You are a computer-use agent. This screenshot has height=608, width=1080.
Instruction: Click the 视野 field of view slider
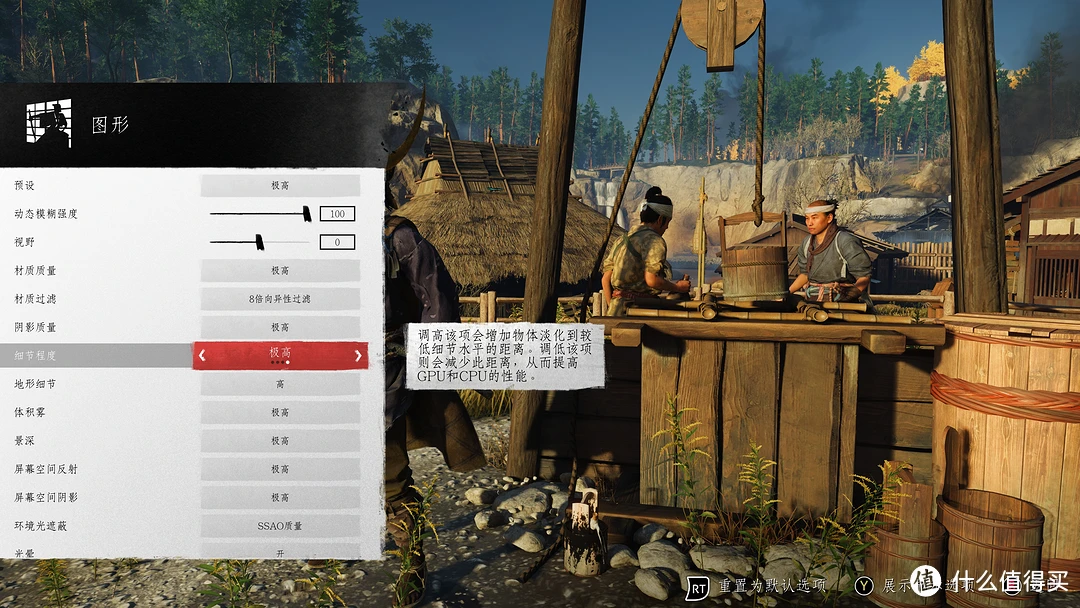point(260,241)
